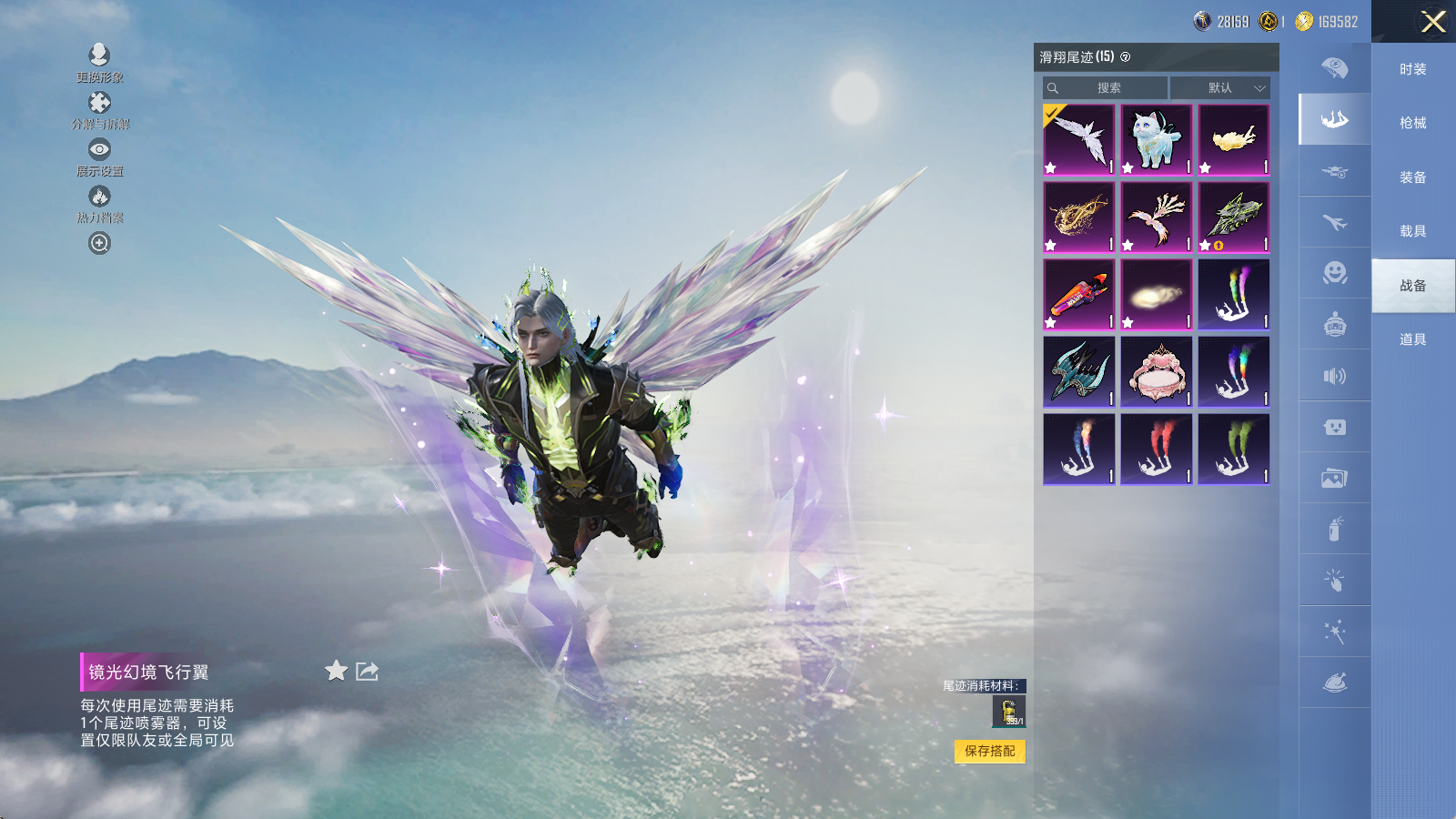
Task: Pick the pink princess bed trail
Action: tap(1156, 371)
